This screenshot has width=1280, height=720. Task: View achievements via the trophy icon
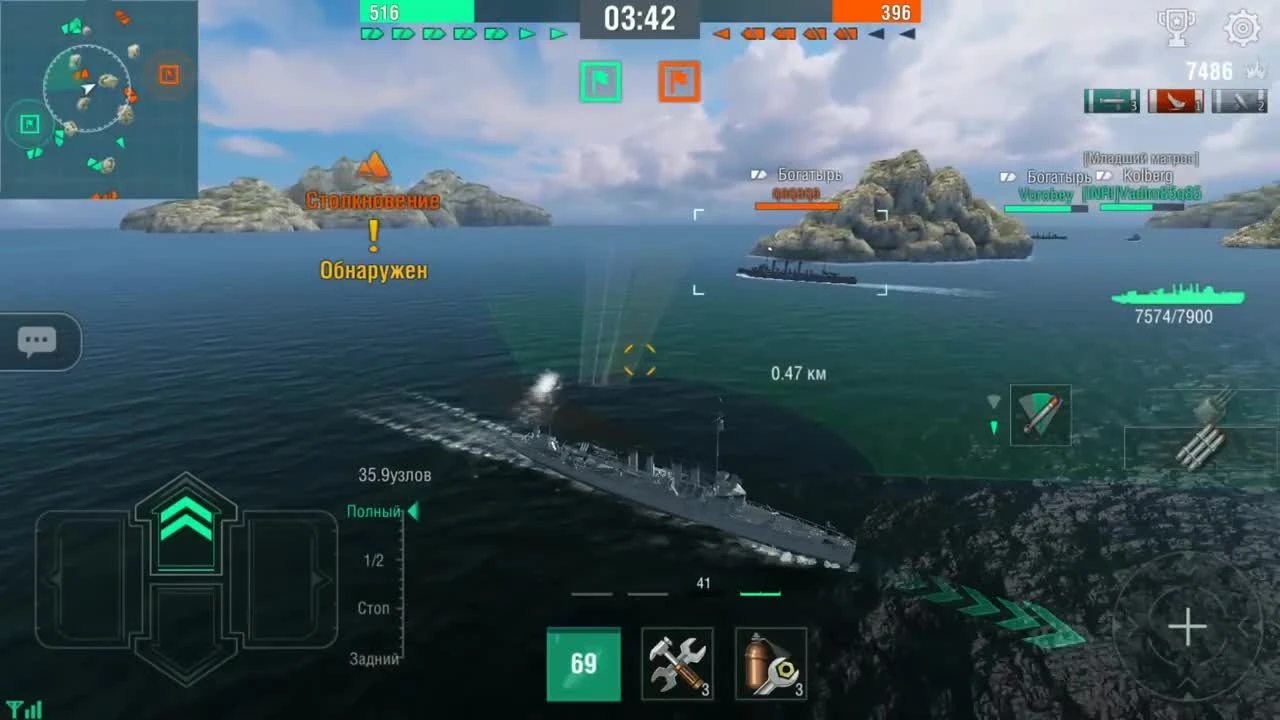tap(1177, 29)
